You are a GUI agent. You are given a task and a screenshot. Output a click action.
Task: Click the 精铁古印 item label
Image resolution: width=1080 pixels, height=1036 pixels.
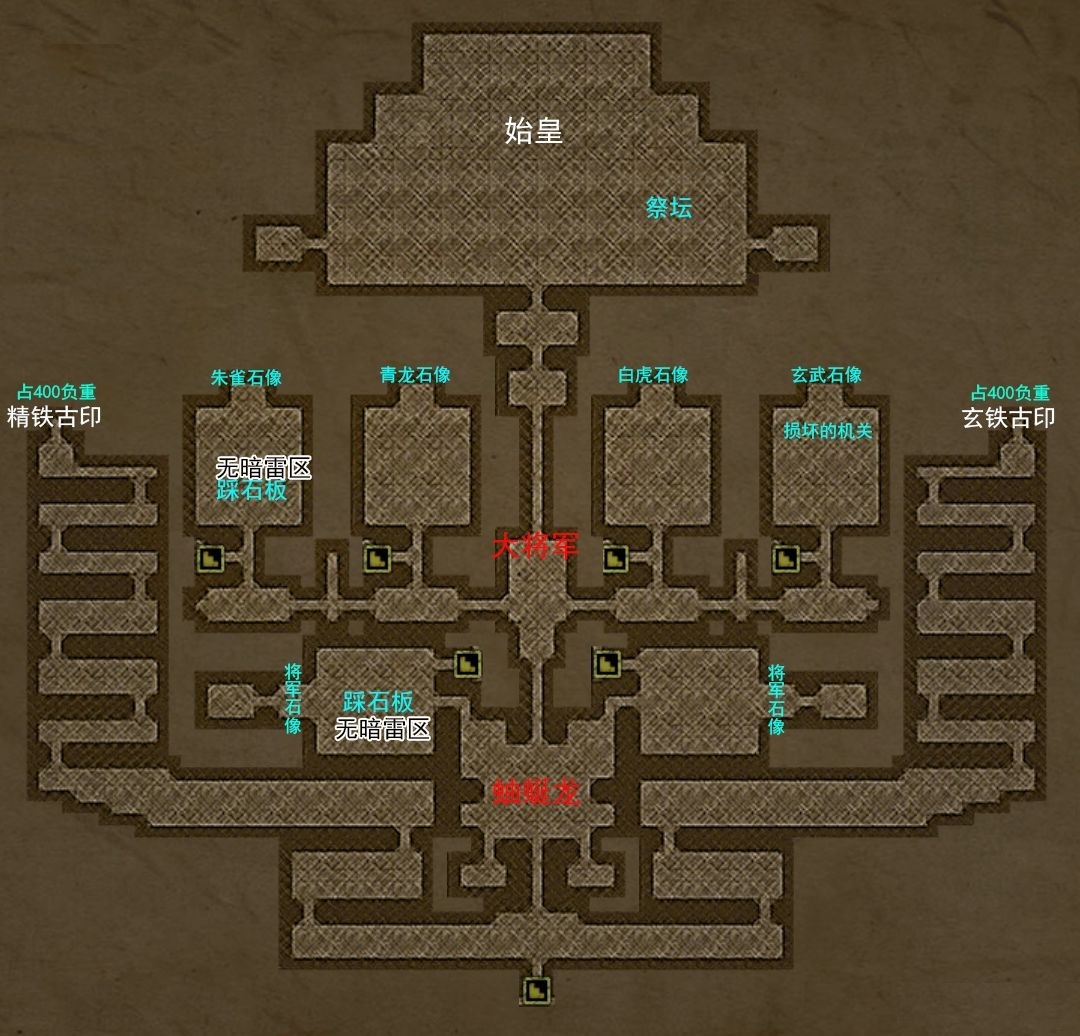point(54,417)
